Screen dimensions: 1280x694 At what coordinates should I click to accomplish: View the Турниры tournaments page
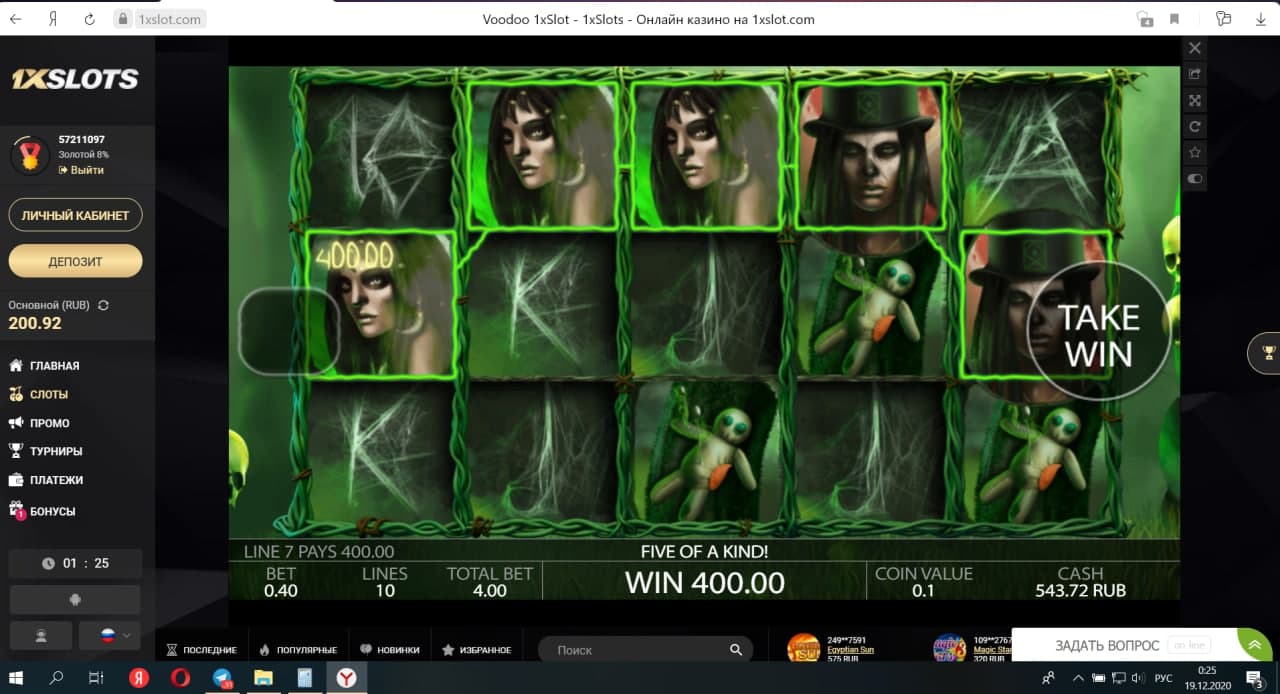56,451
